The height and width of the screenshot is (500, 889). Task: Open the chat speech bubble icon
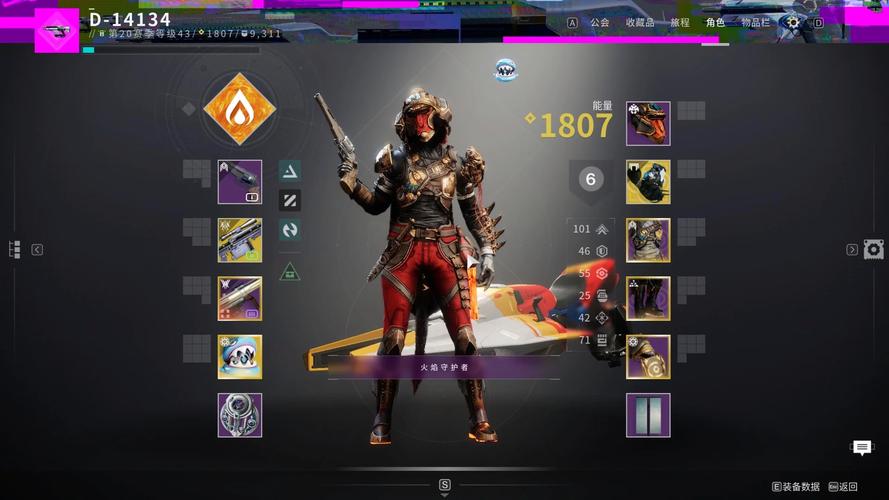click(862, 448)
